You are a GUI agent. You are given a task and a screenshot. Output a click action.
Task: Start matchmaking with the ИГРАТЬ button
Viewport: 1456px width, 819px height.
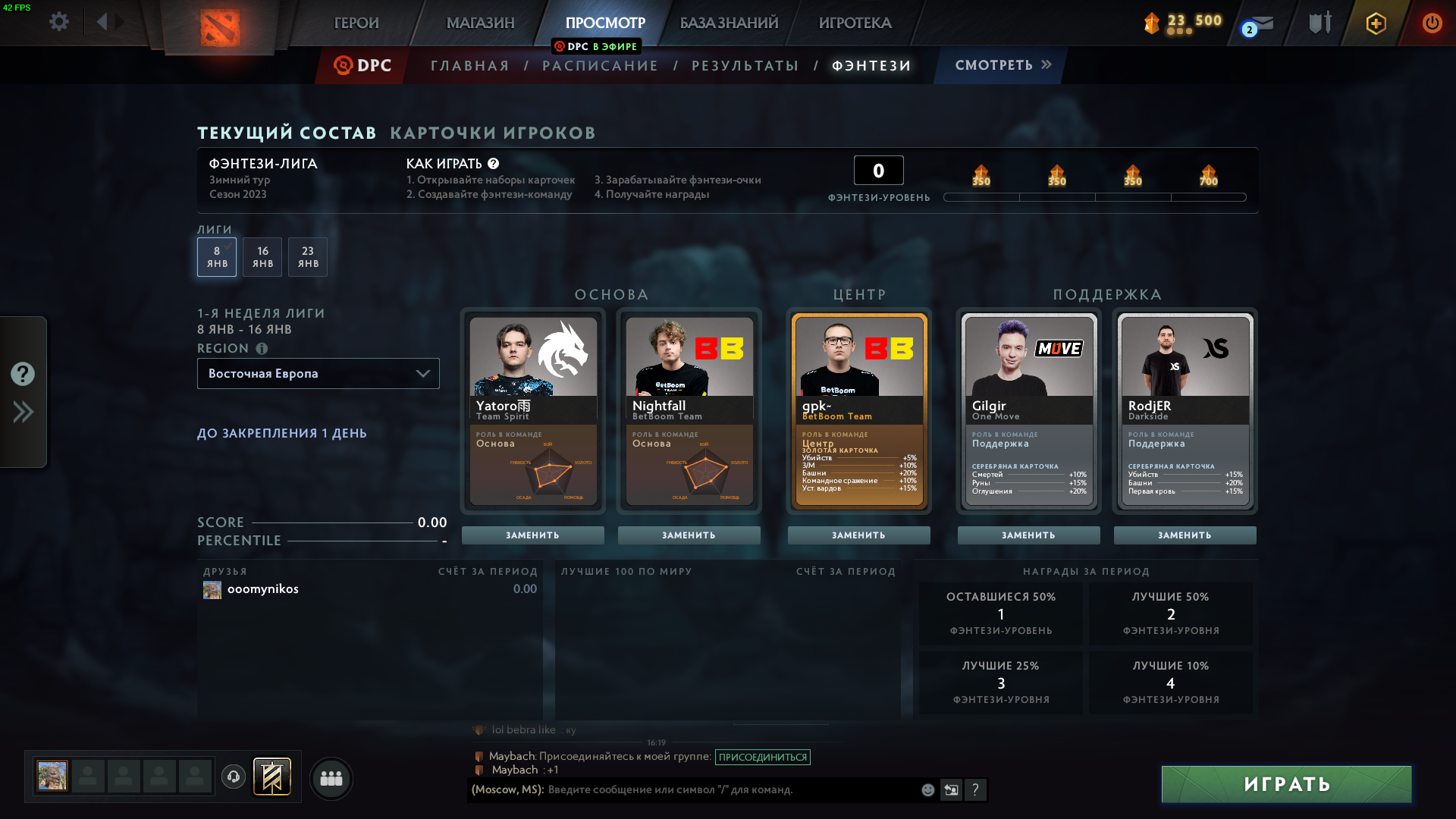tap(1286, 784)
